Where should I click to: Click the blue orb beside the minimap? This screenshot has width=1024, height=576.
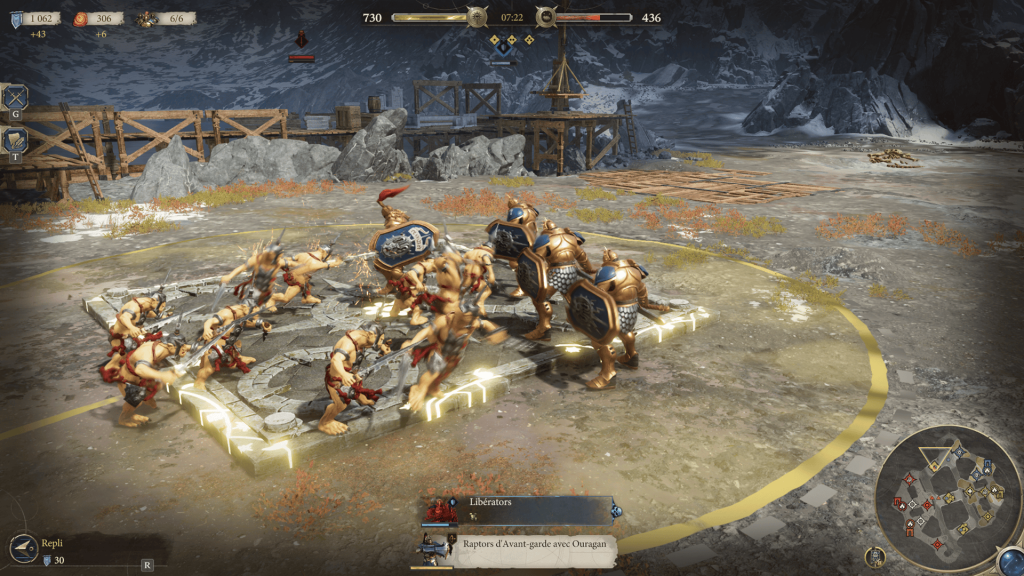pyautogui.click(x=1009, y=561)
